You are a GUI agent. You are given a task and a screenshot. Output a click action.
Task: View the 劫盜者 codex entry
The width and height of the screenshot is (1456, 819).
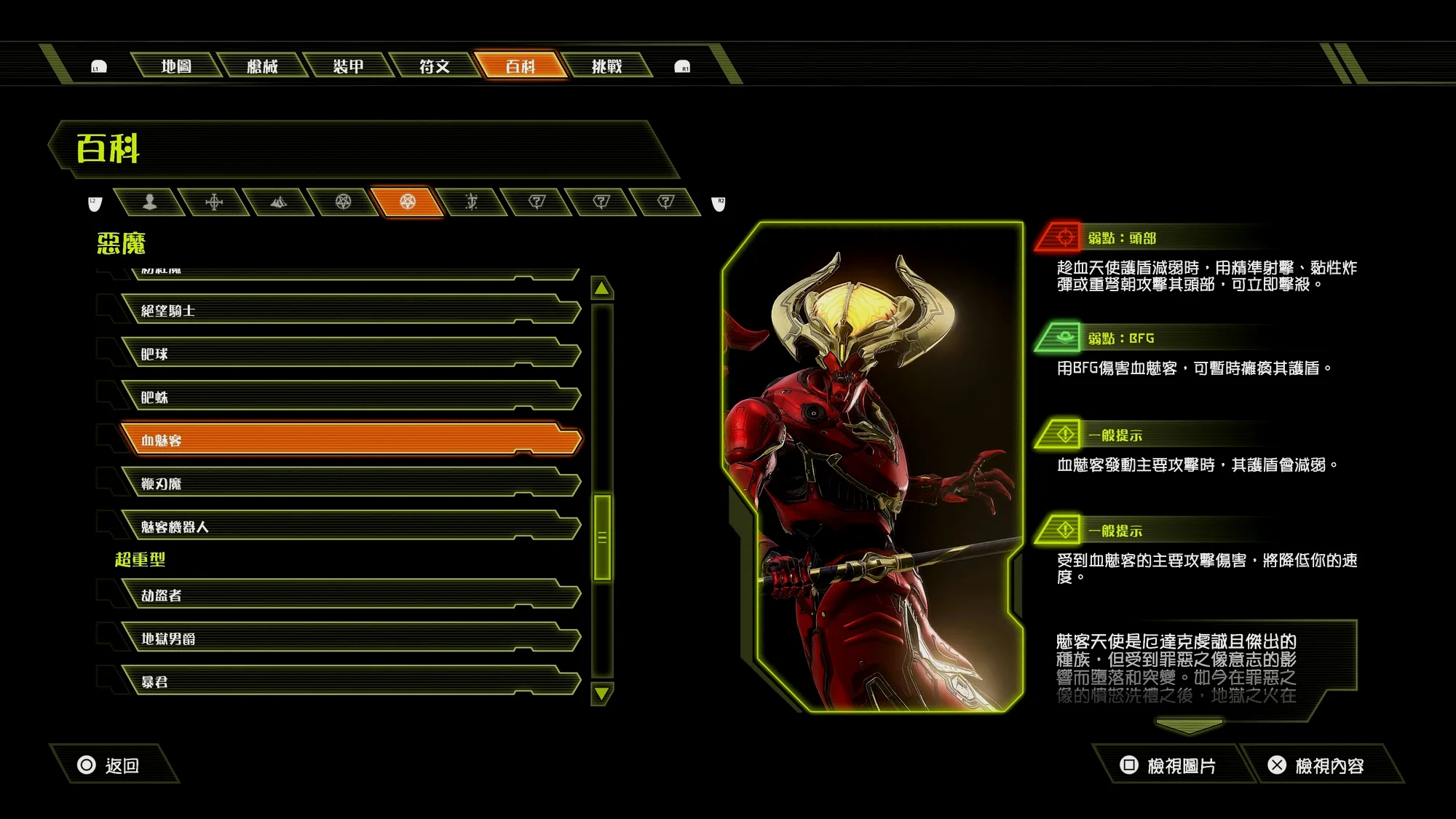(349, 596)
